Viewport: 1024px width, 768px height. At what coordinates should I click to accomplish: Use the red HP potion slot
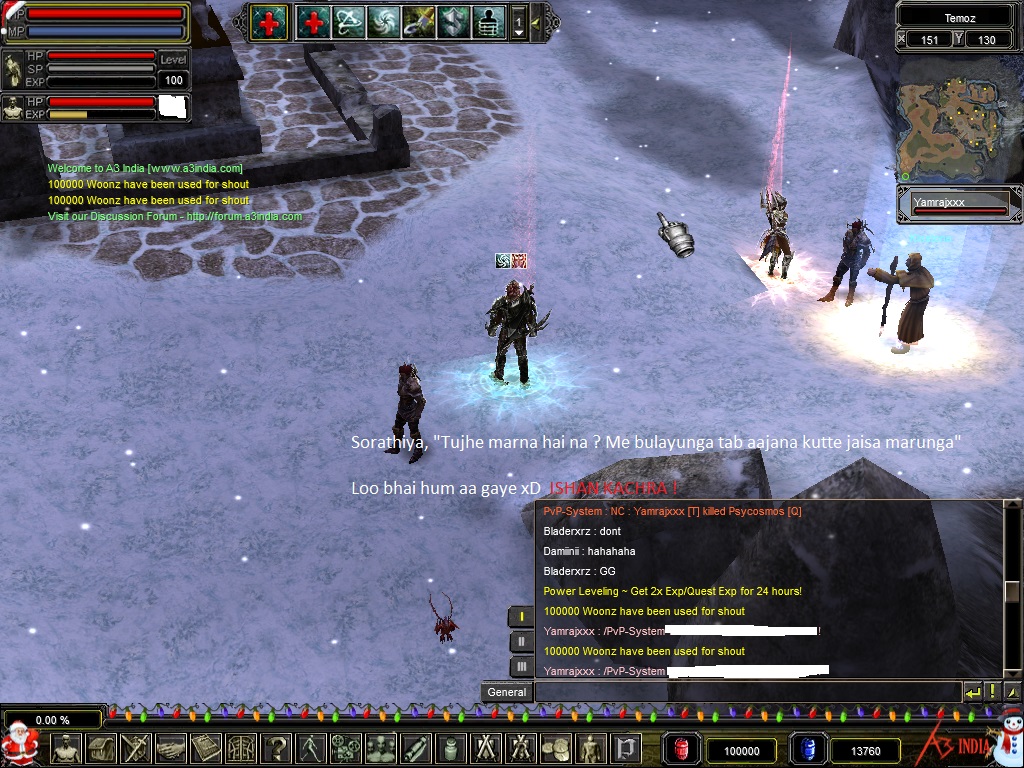pyautogui.click(x=683, y=749)
